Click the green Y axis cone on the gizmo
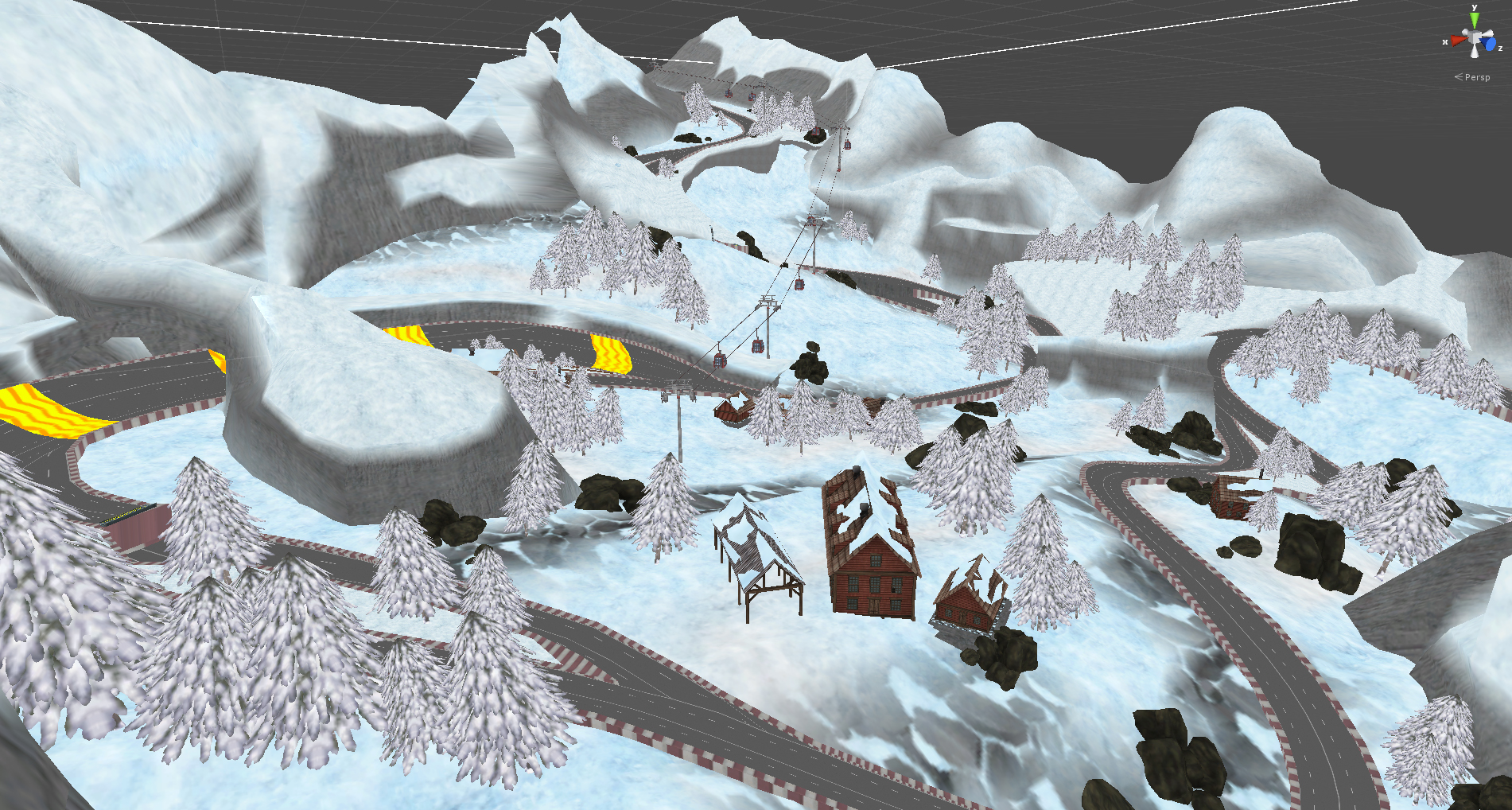1512x810 pixels. click(x=1474, y=19)
